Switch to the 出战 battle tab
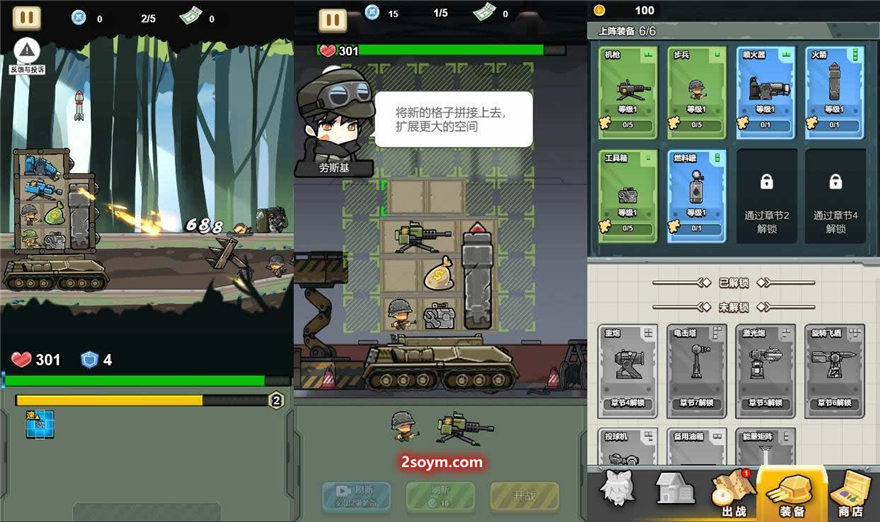This screenshot has width=880, height=522. pos(729,495)
